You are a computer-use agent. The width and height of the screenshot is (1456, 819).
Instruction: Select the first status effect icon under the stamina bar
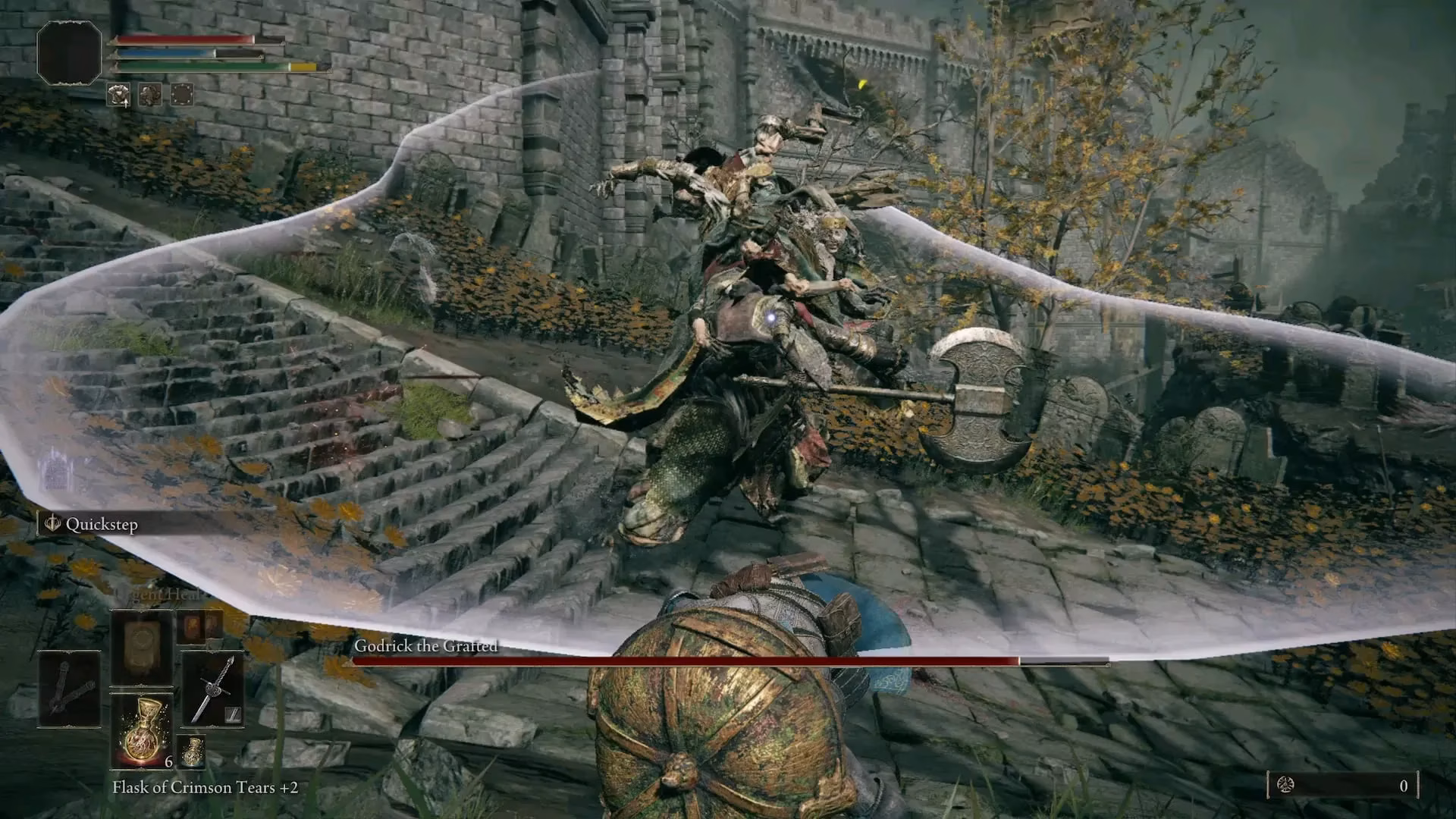[x=118, y=96]
